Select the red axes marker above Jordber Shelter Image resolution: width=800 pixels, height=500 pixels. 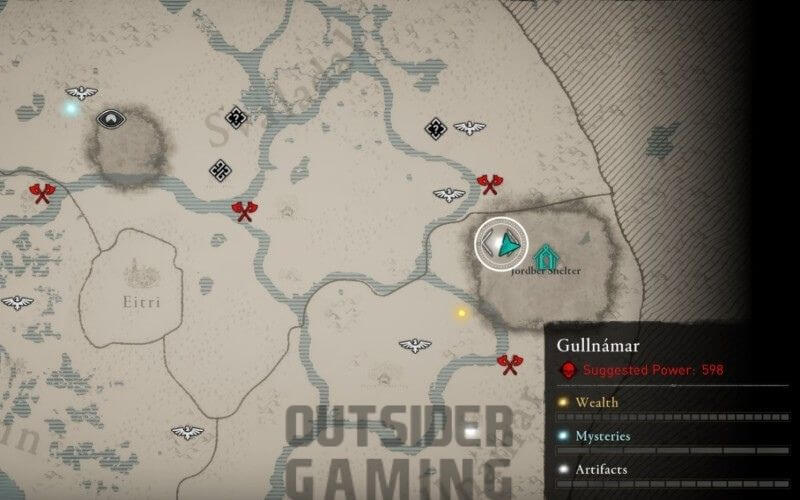[490, 184]
